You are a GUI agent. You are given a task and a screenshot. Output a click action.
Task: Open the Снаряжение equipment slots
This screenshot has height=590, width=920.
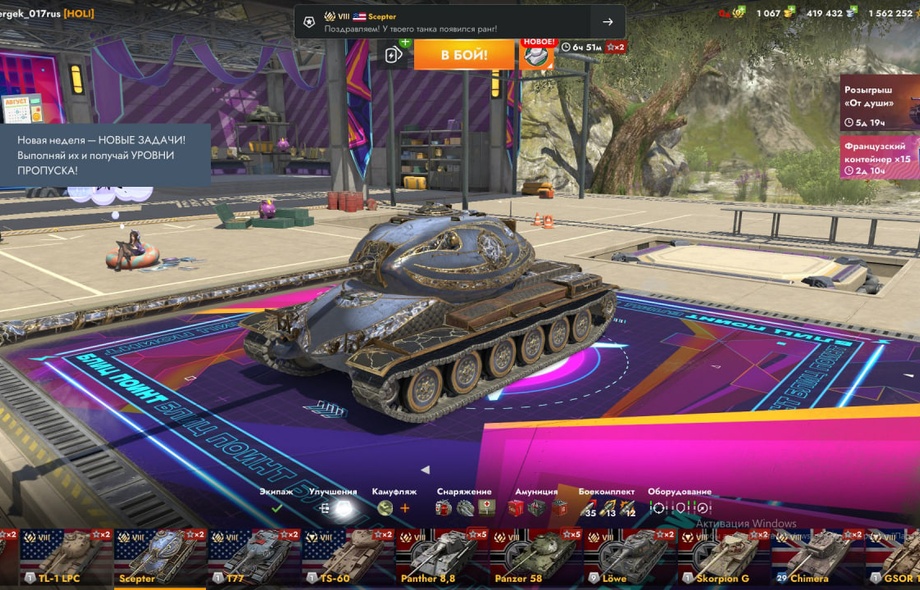[x=464, y=508]
